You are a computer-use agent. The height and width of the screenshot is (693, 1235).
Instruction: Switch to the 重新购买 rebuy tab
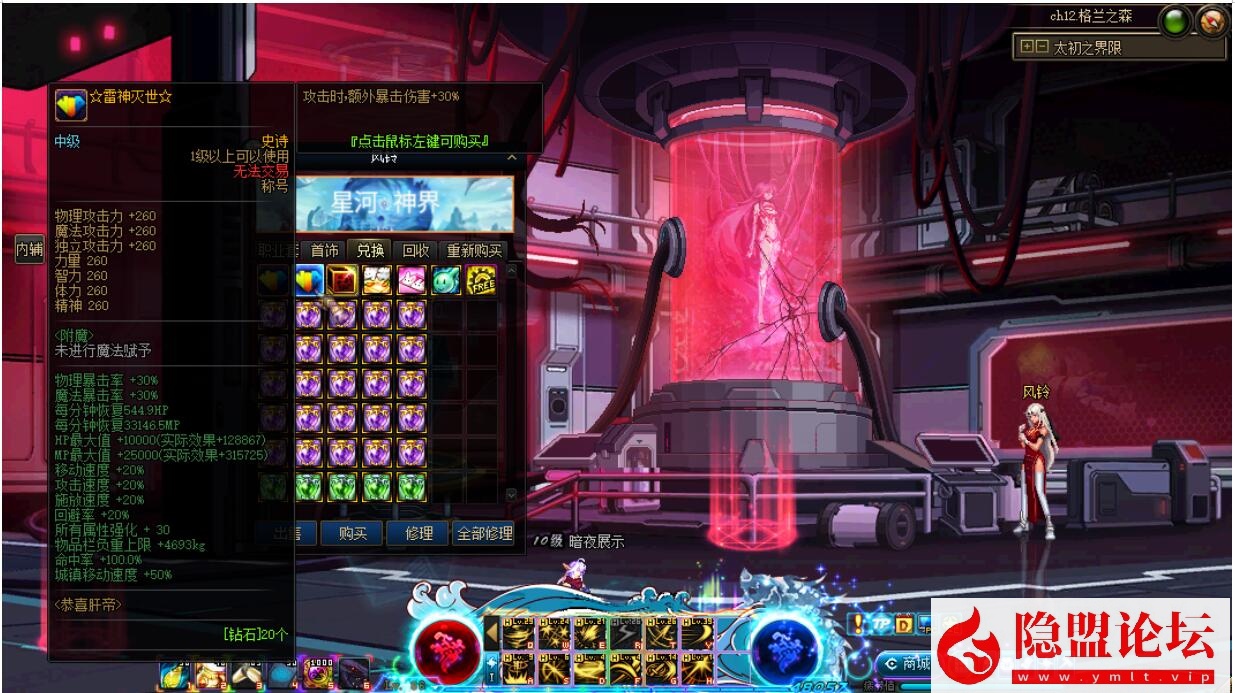pos(474,251)
